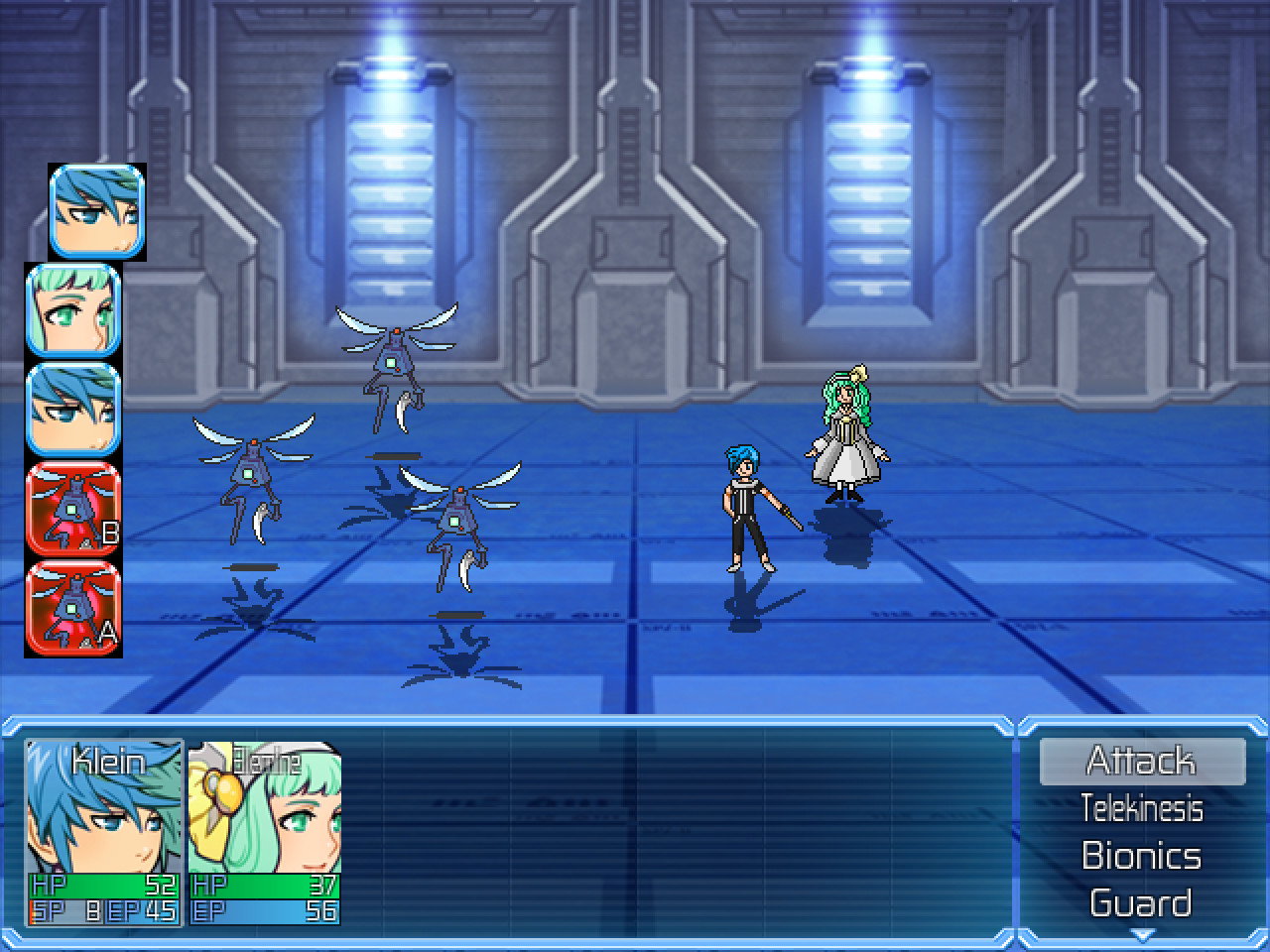Select the status portrait with the yellow ribbon
The height and width of the screenshot is (952, 1270).
265,833
